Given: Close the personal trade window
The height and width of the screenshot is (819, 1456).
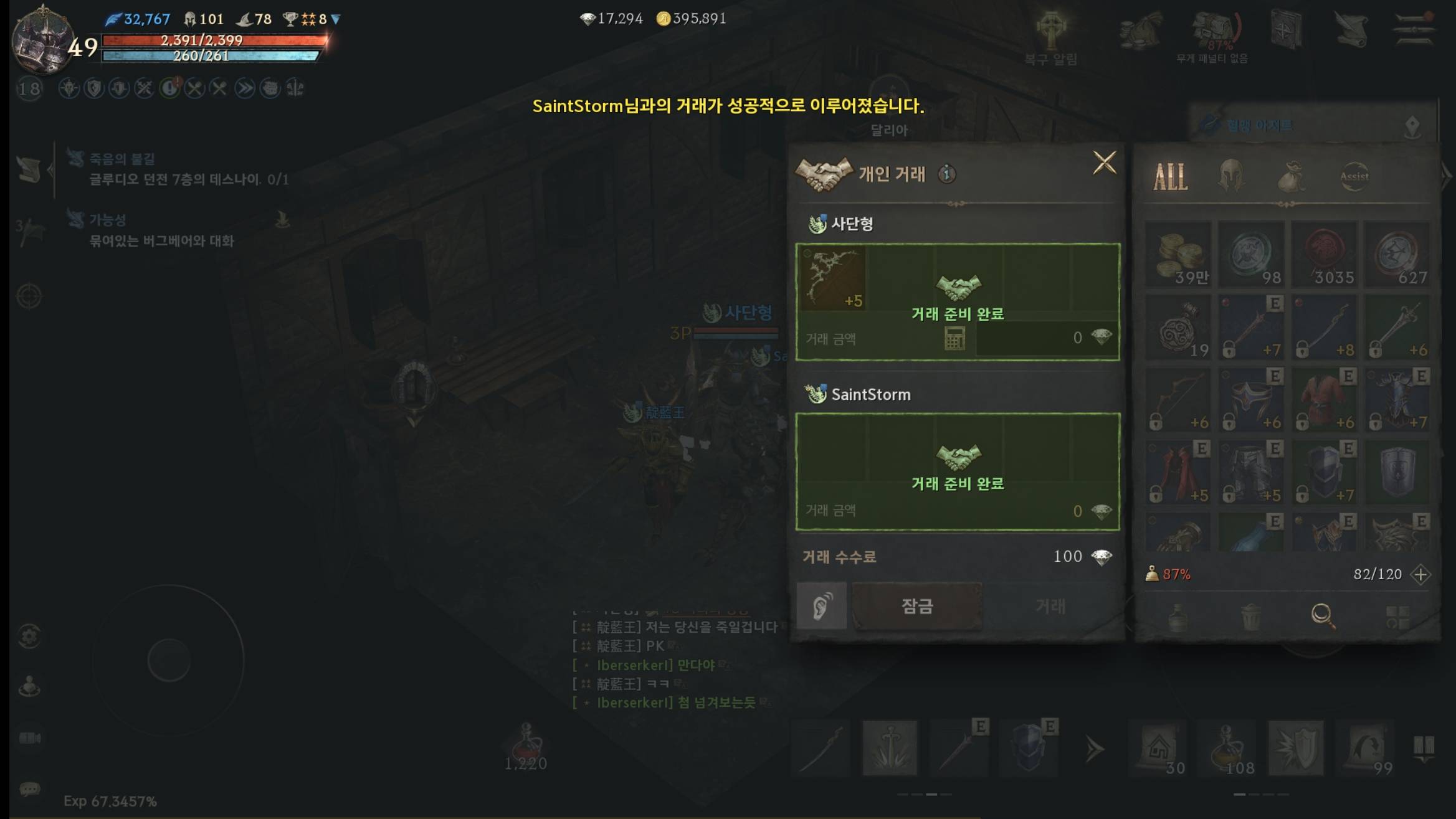Looking at the screenshot, I should [1104, 163].
